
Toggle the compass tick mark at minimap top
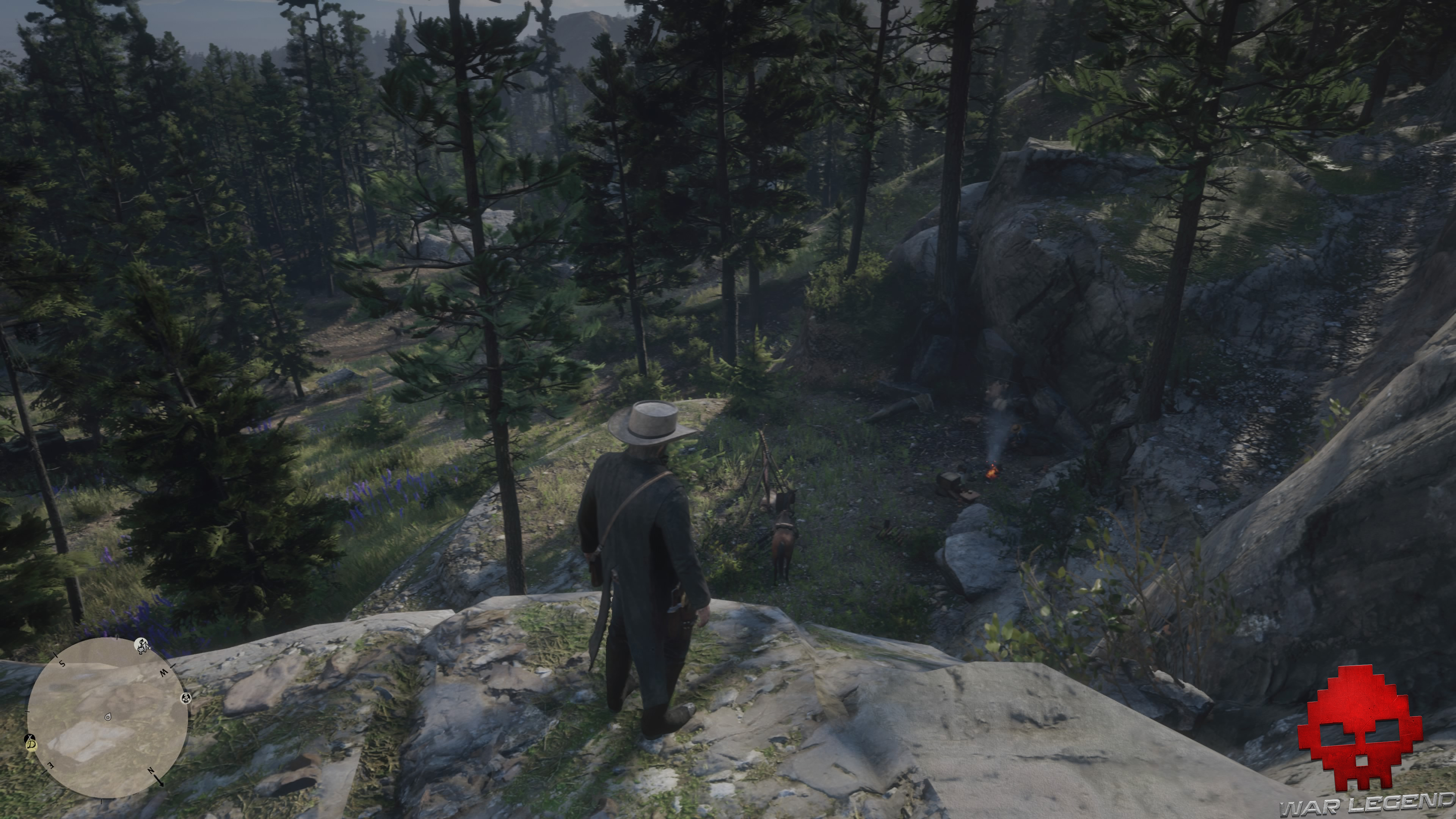click(x=117, y=637)
